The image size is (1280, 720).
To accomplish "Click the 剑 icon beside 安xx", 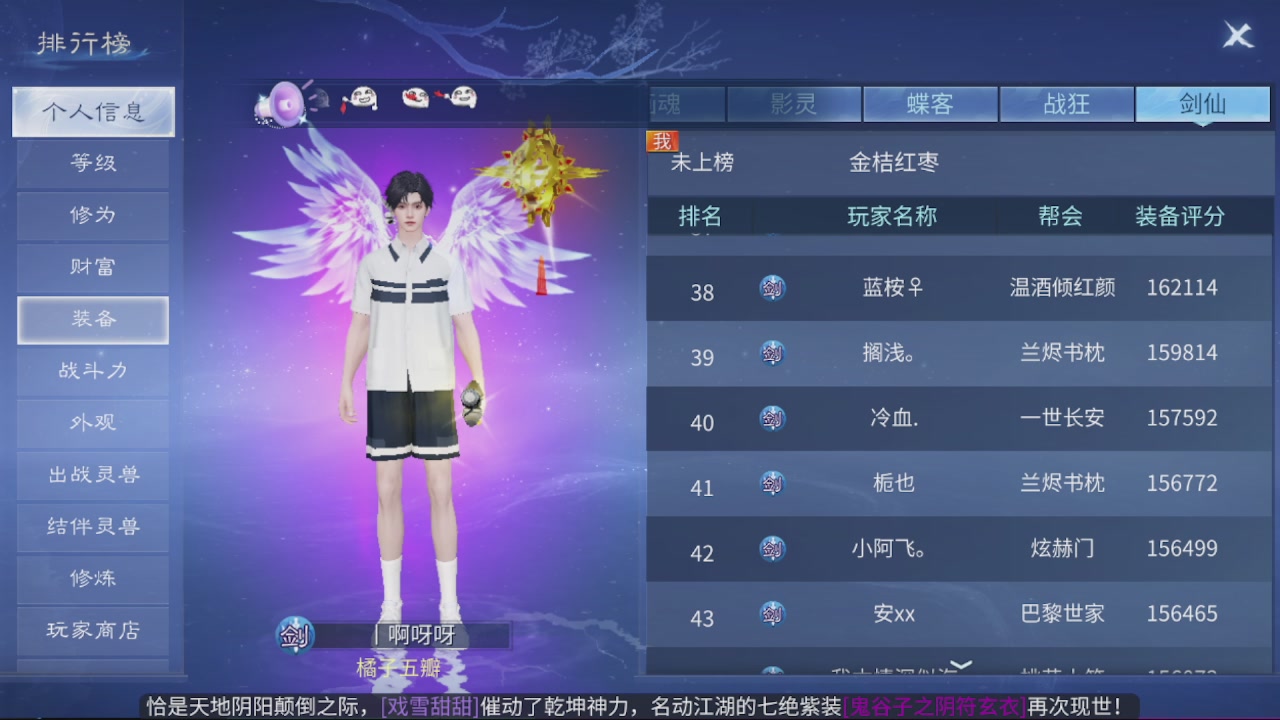I will (x=771, y=614).
